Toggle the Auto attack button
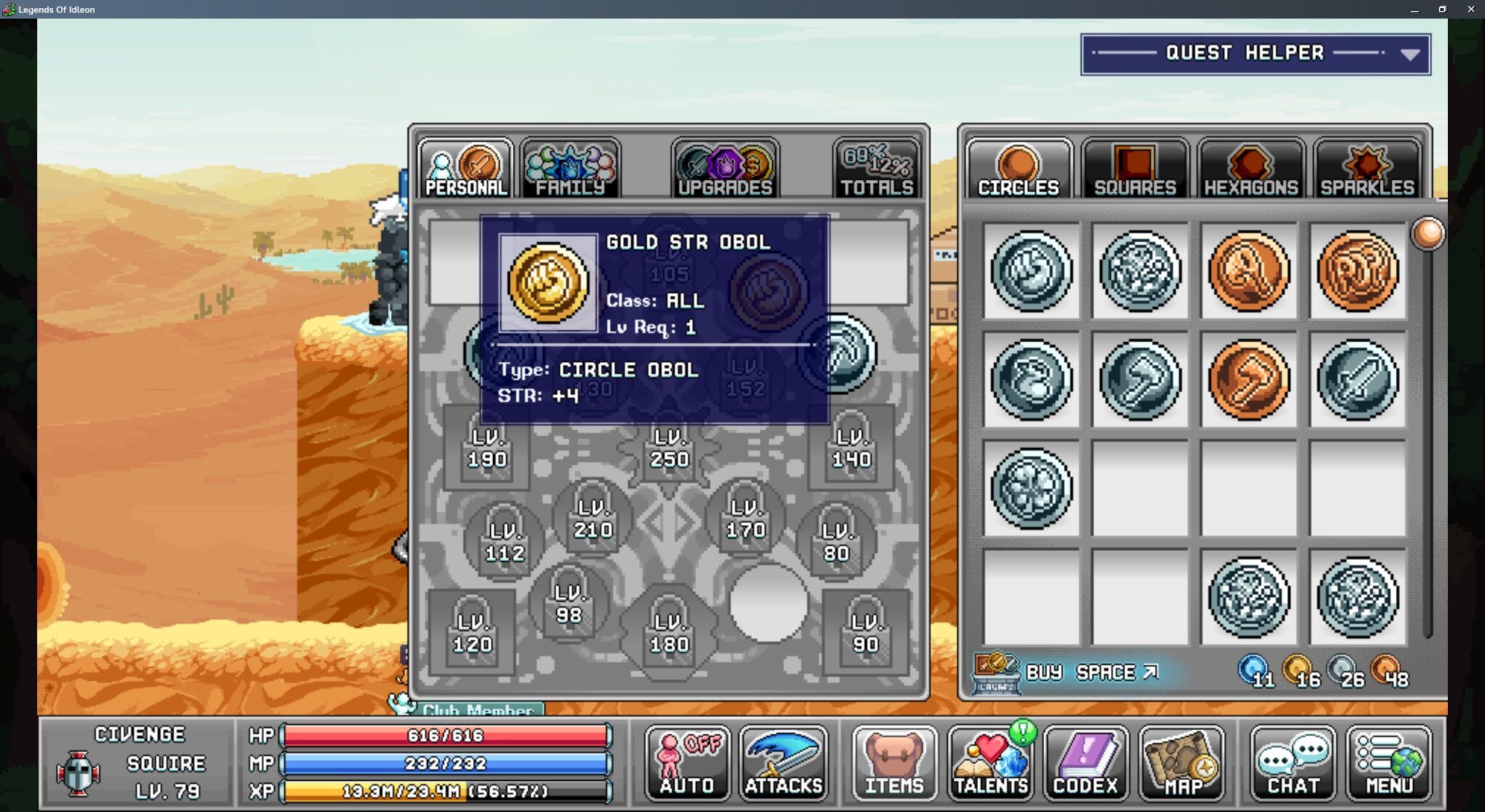 (x=687, y=763)
